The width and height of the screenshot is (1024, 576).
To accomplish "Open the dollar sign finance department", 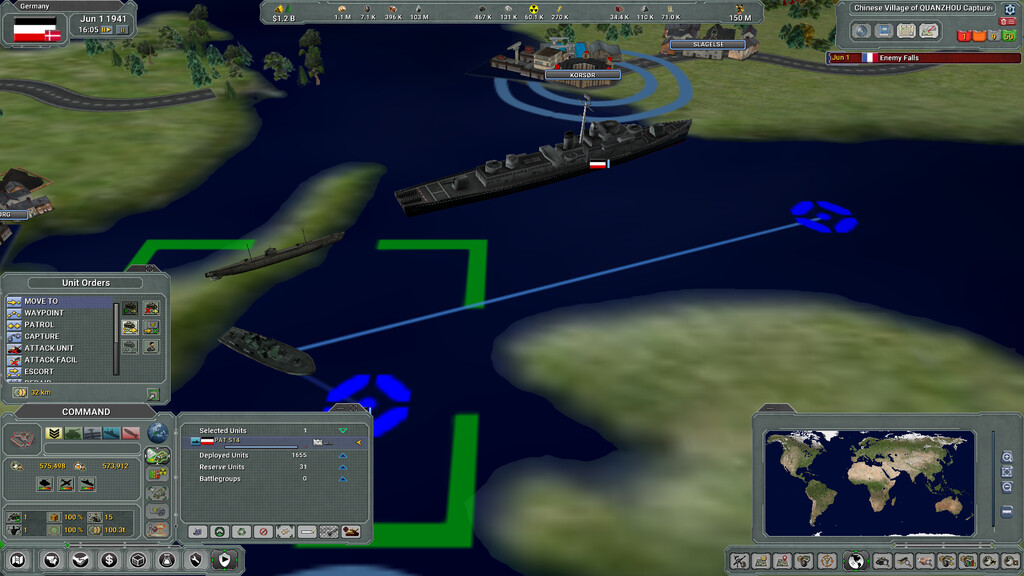I will point(109,560).
